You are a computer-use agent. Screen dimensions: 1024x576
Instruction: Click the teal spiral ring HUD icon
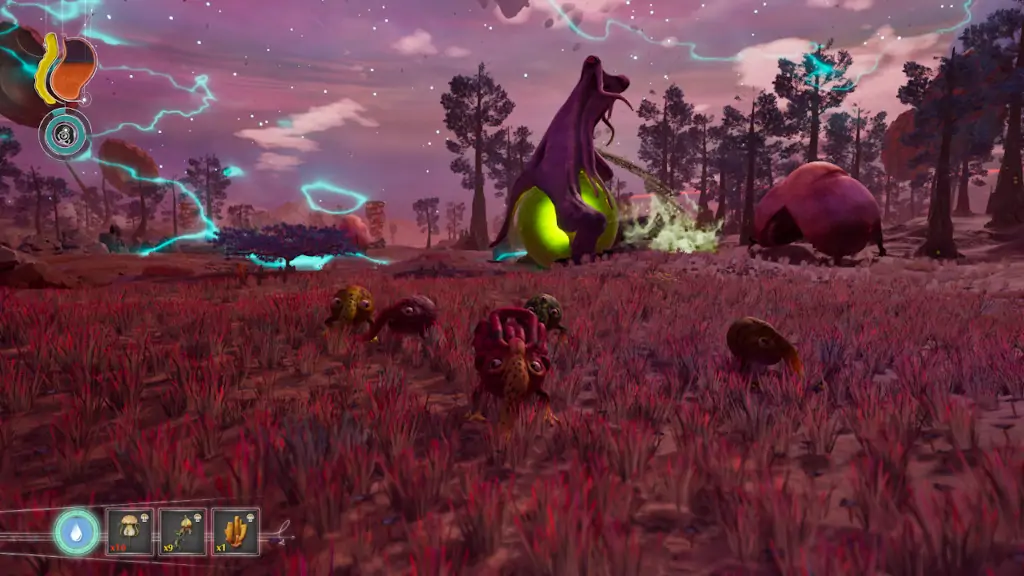point(65,135)
